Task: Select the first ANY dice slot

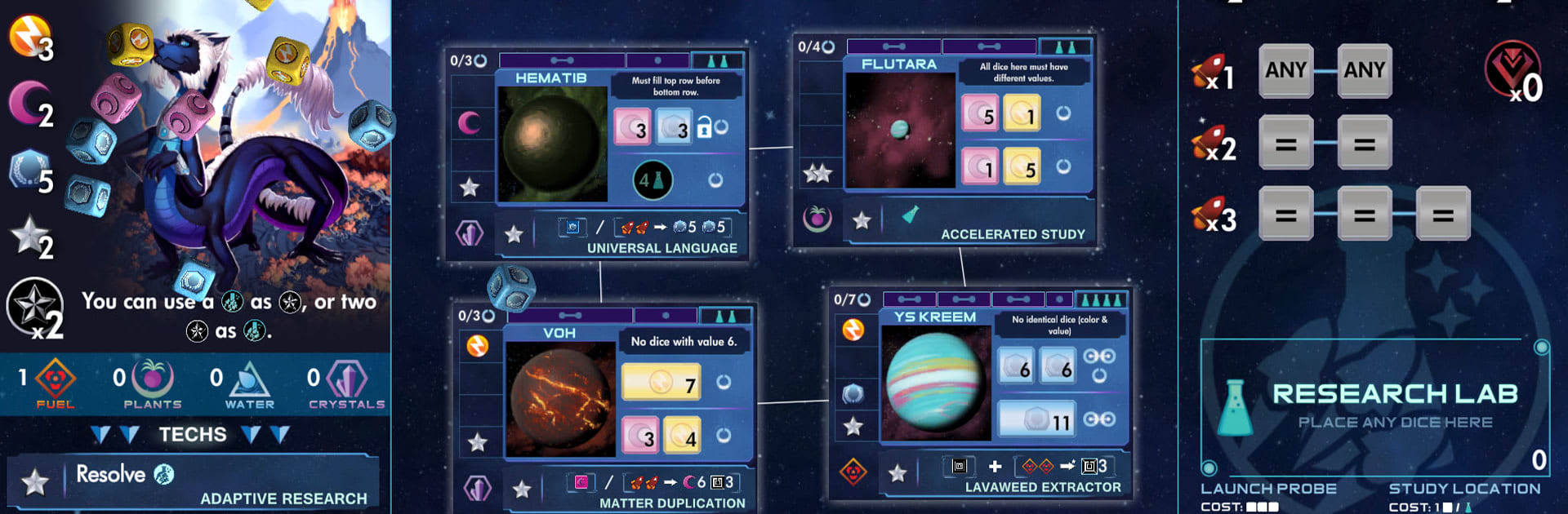Action: tap(1285, 71)
